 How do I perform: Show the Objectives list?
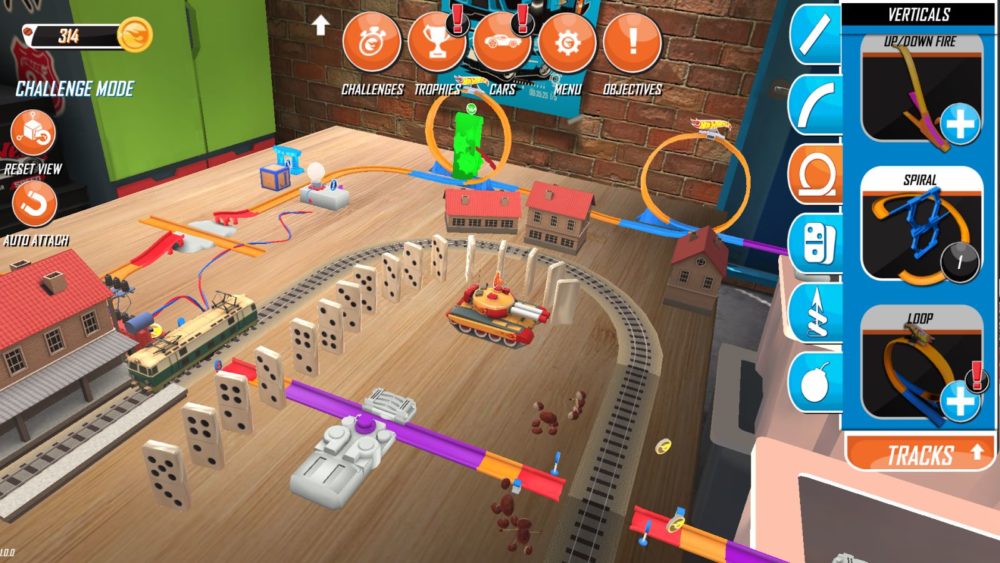(x=632, y=43)
